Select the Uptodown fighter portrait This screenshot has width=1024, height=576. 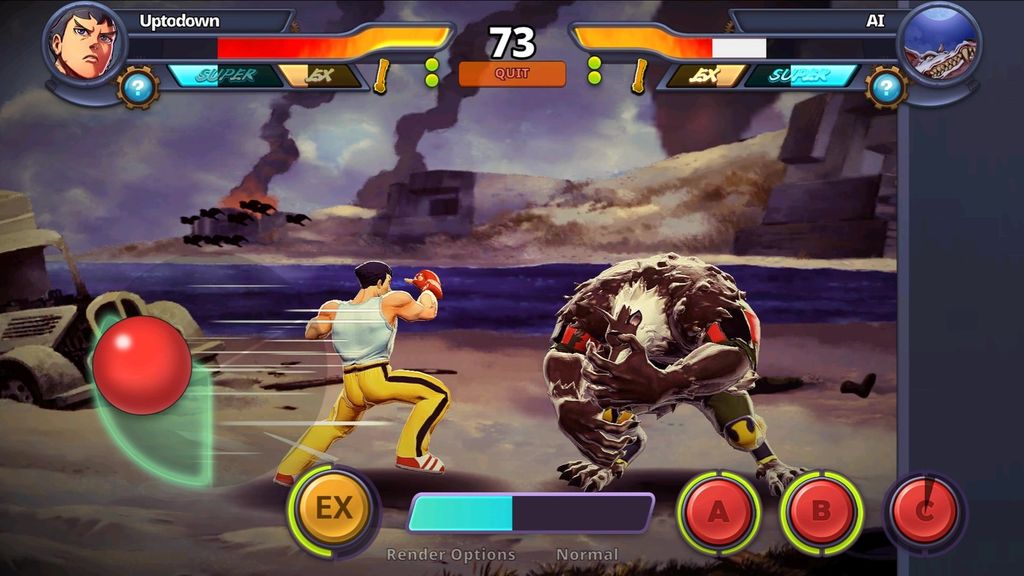84,44
